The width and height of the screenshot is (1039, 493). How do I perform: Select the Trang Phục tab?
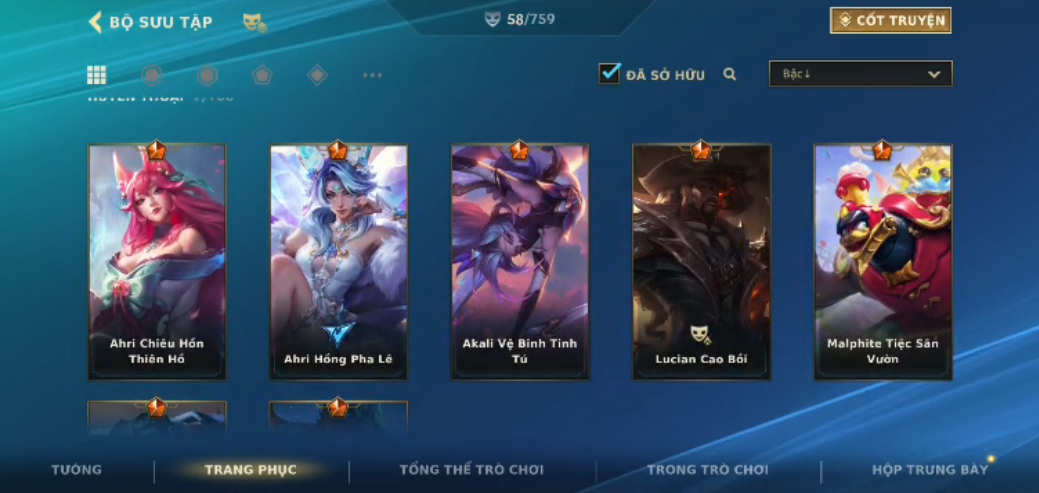(x=251, y=470)
